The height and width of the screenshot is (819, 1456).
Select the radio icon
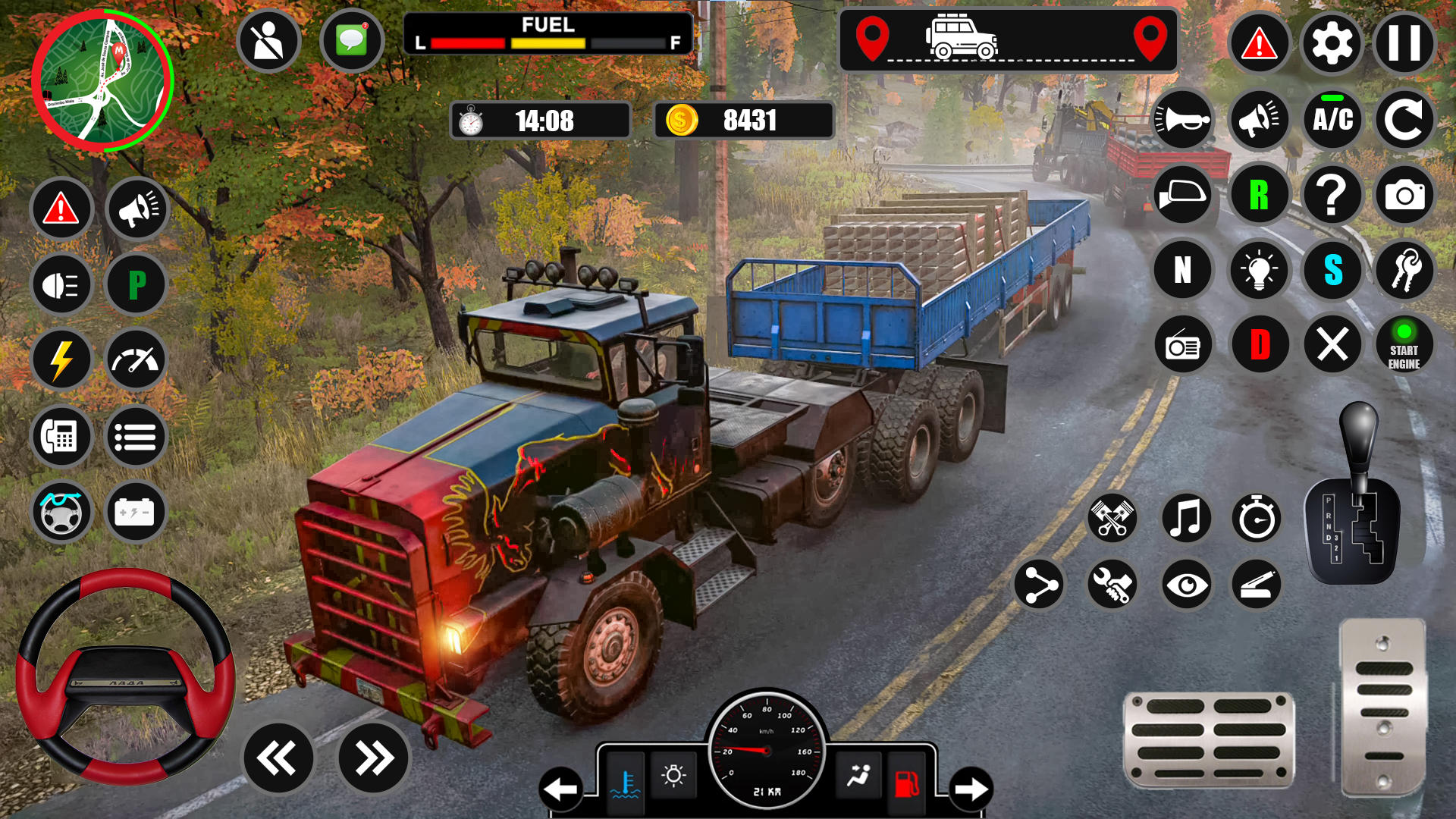pos(1184,344)
